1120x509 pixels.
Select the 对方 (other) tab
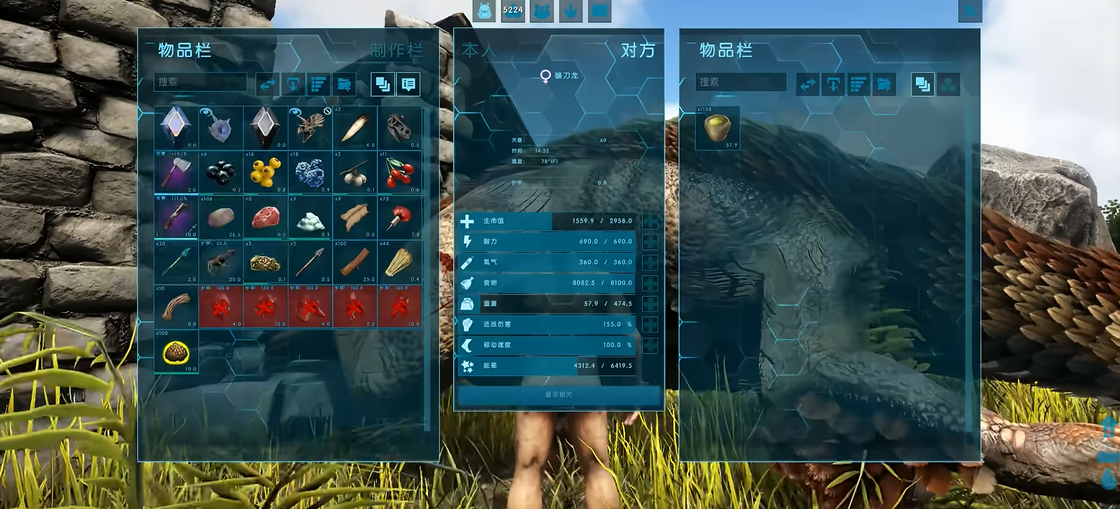pos(638,50)
